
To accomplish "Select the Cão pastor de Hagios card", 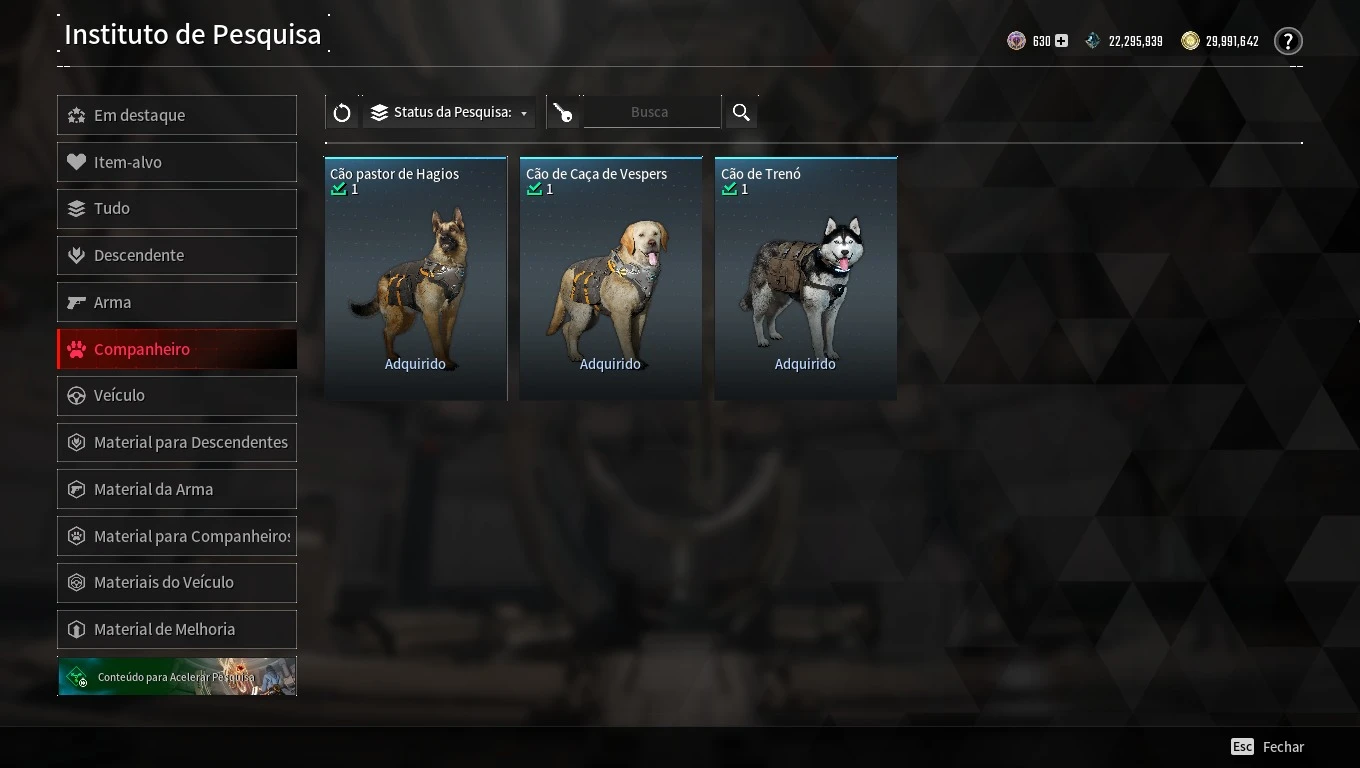I will point(416,278).
